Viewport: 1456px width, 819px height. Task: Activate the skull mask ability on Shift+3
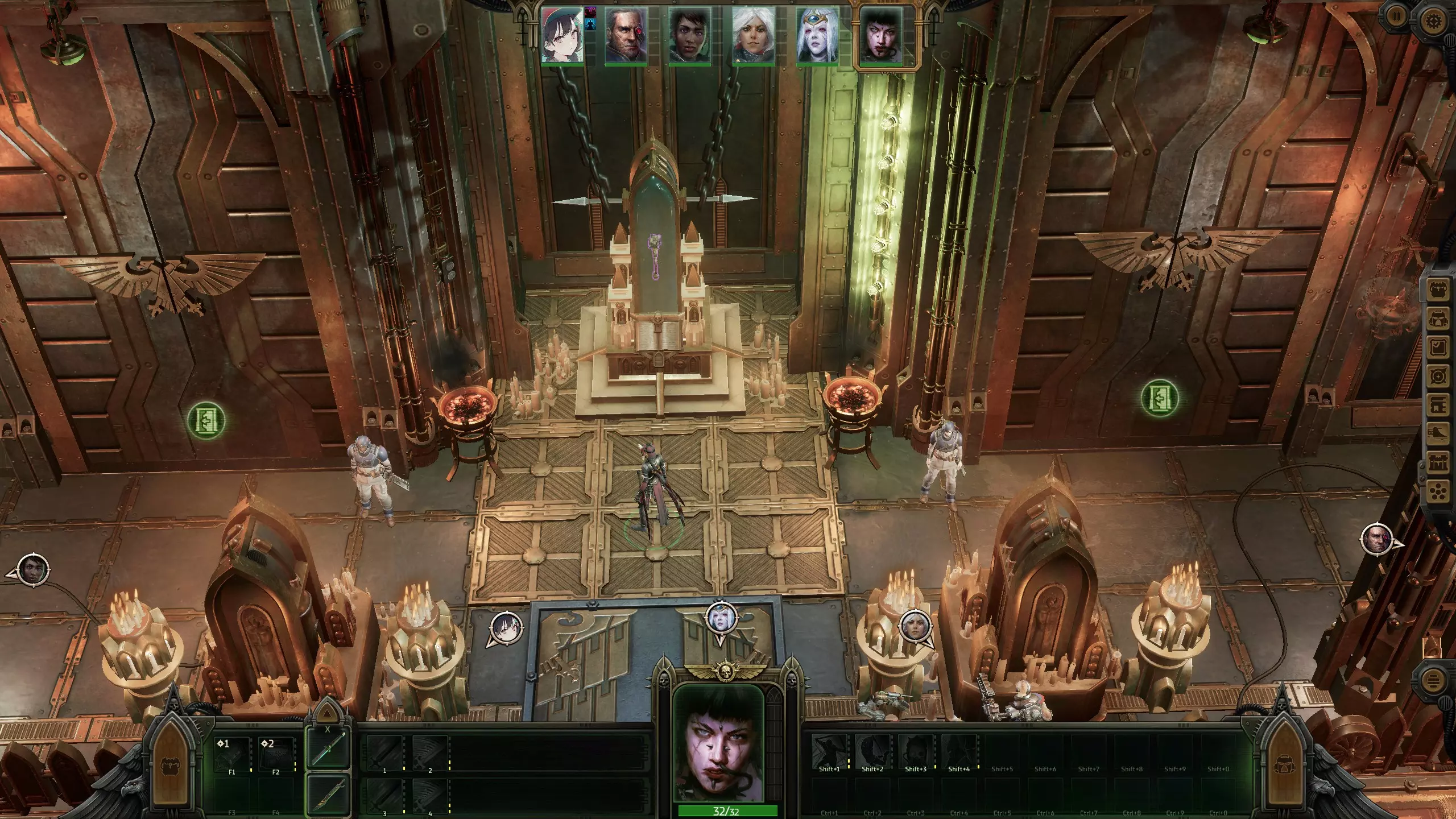916,752
